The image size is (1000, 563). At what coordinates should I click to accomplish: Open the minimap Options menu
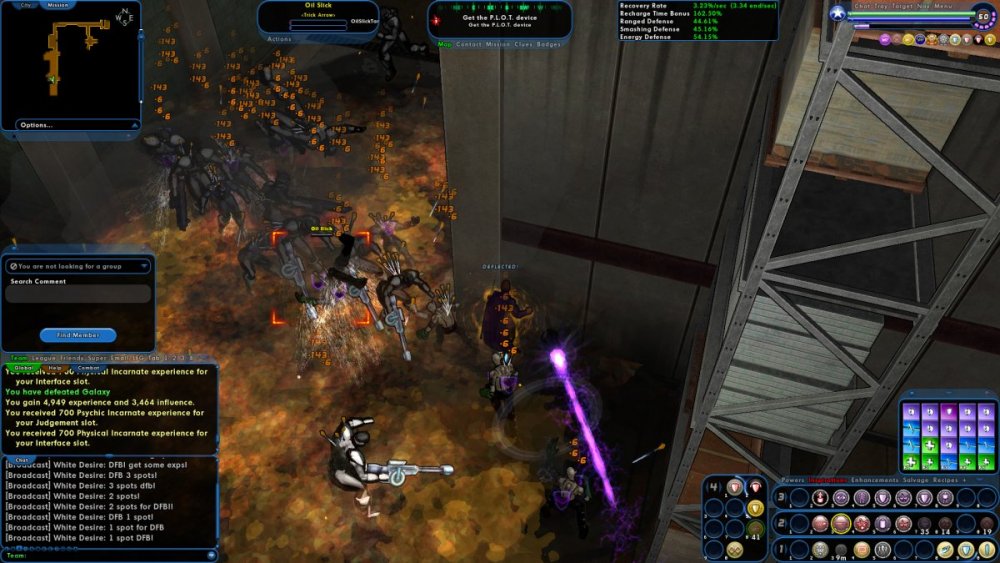(x=36, y=125)
